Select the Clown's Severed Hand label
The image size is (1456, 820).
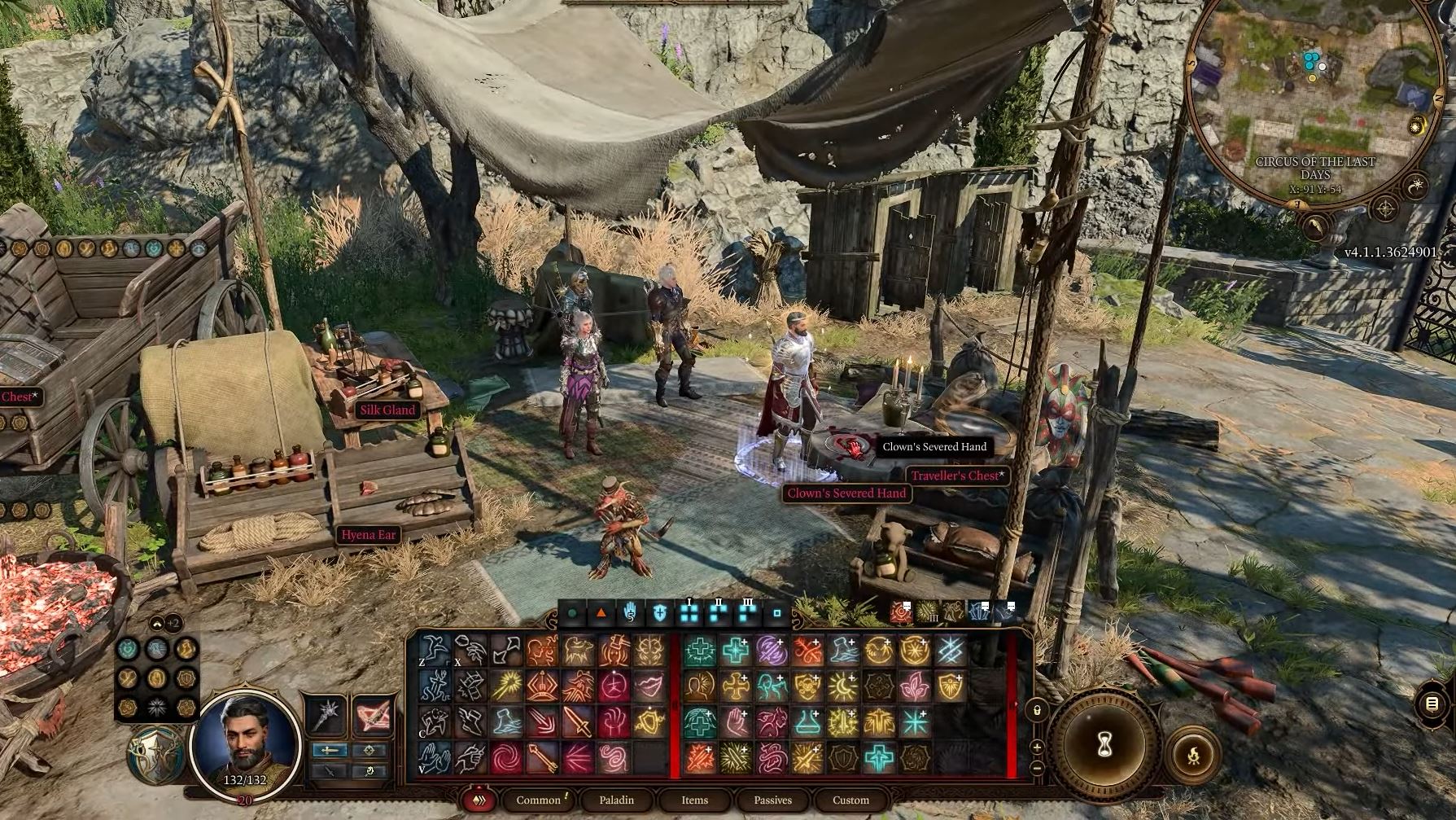pyautogui.click(x=846, y=493)
